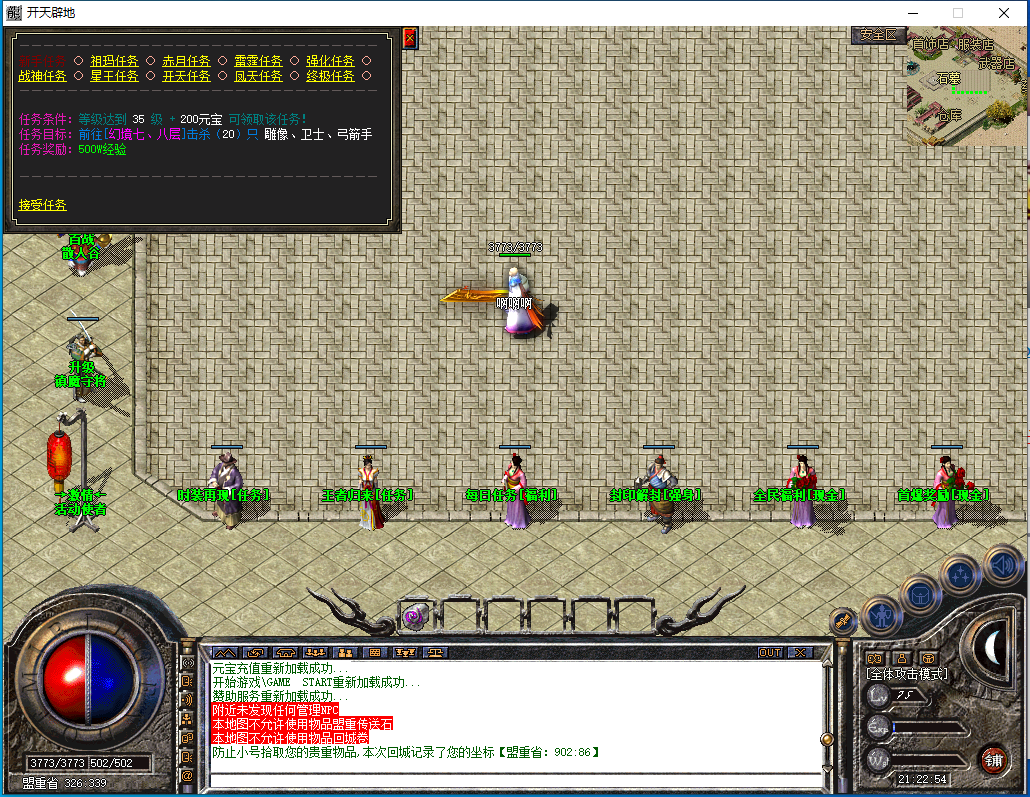Use the purple scroll item in belt slot

tap(413, 617)
